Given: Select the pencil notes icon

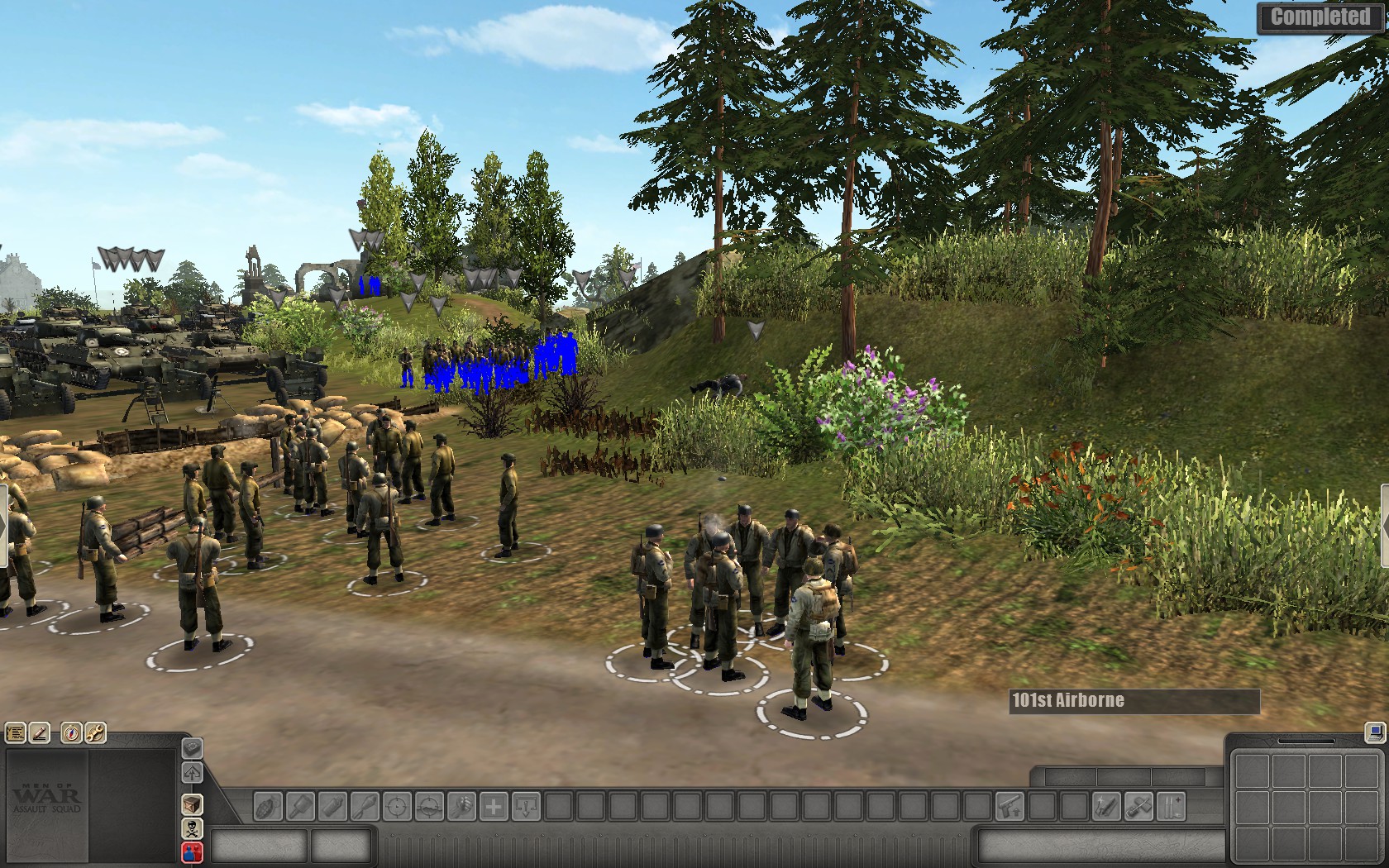Looking at the screenshot, I should click(x=40, y=732).
